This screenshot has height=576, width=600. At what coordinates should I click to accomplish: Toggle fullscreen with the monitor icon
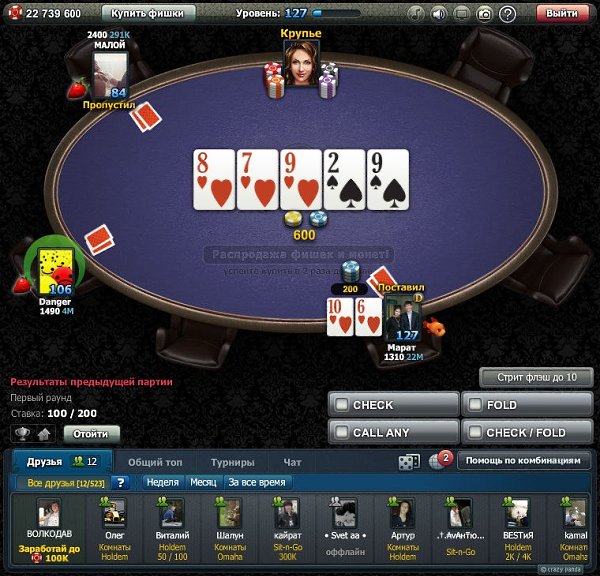(461, 14)
